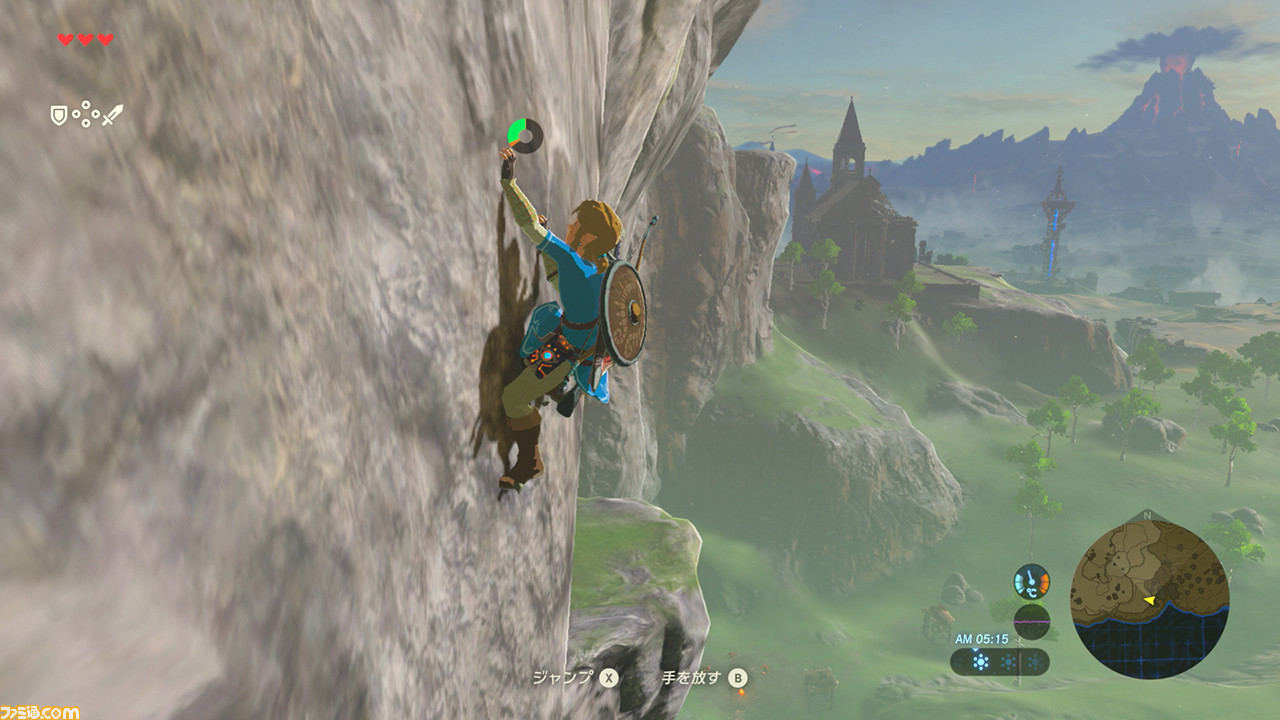Screen dimensions: 1280x720
Task: Click the D-pad icon between shield and sword
Action: 85,115
